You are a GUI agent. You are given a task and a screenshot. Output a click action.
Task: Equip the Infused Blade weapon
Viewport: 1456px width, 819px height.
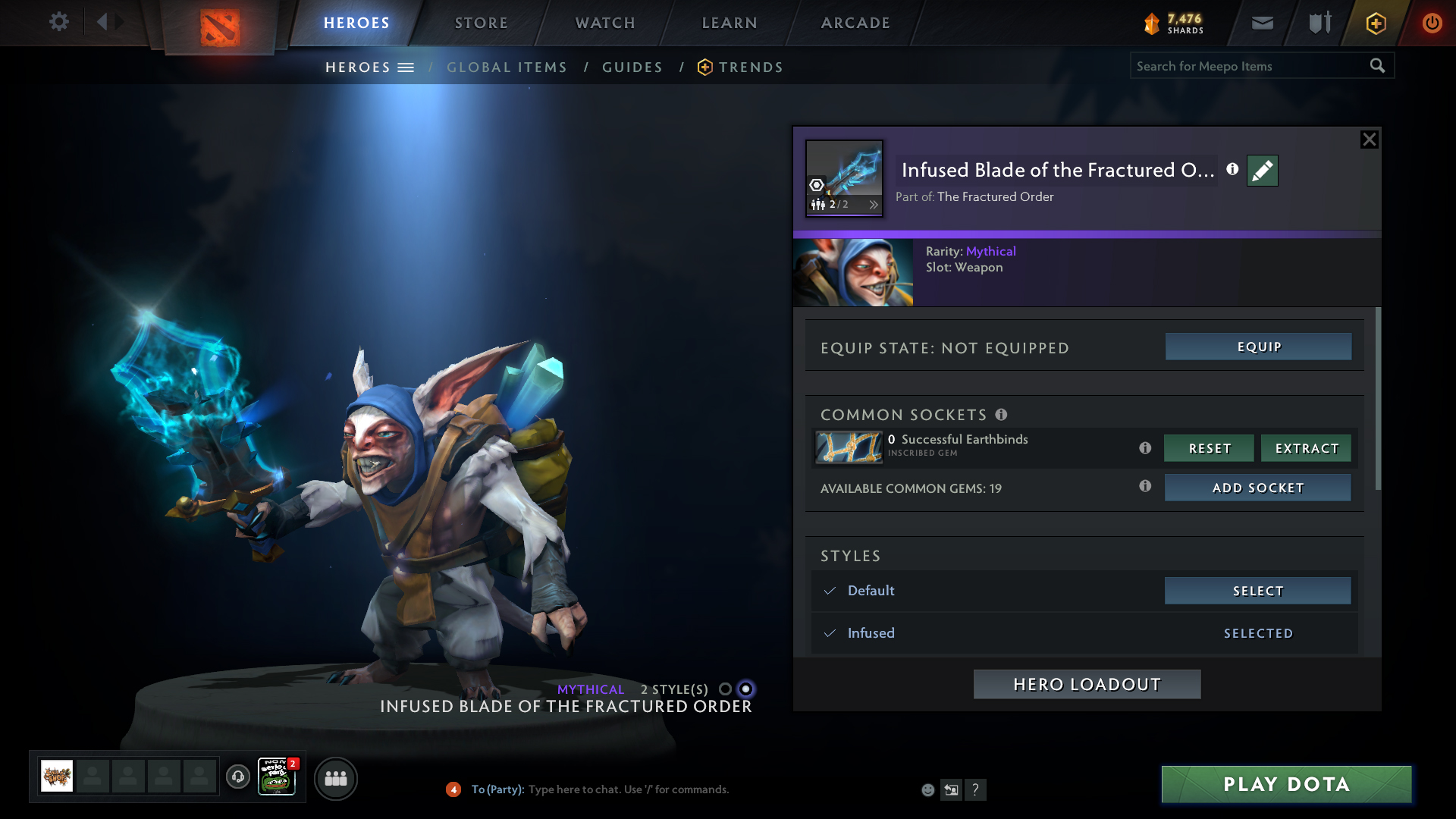pos(1258,347)
